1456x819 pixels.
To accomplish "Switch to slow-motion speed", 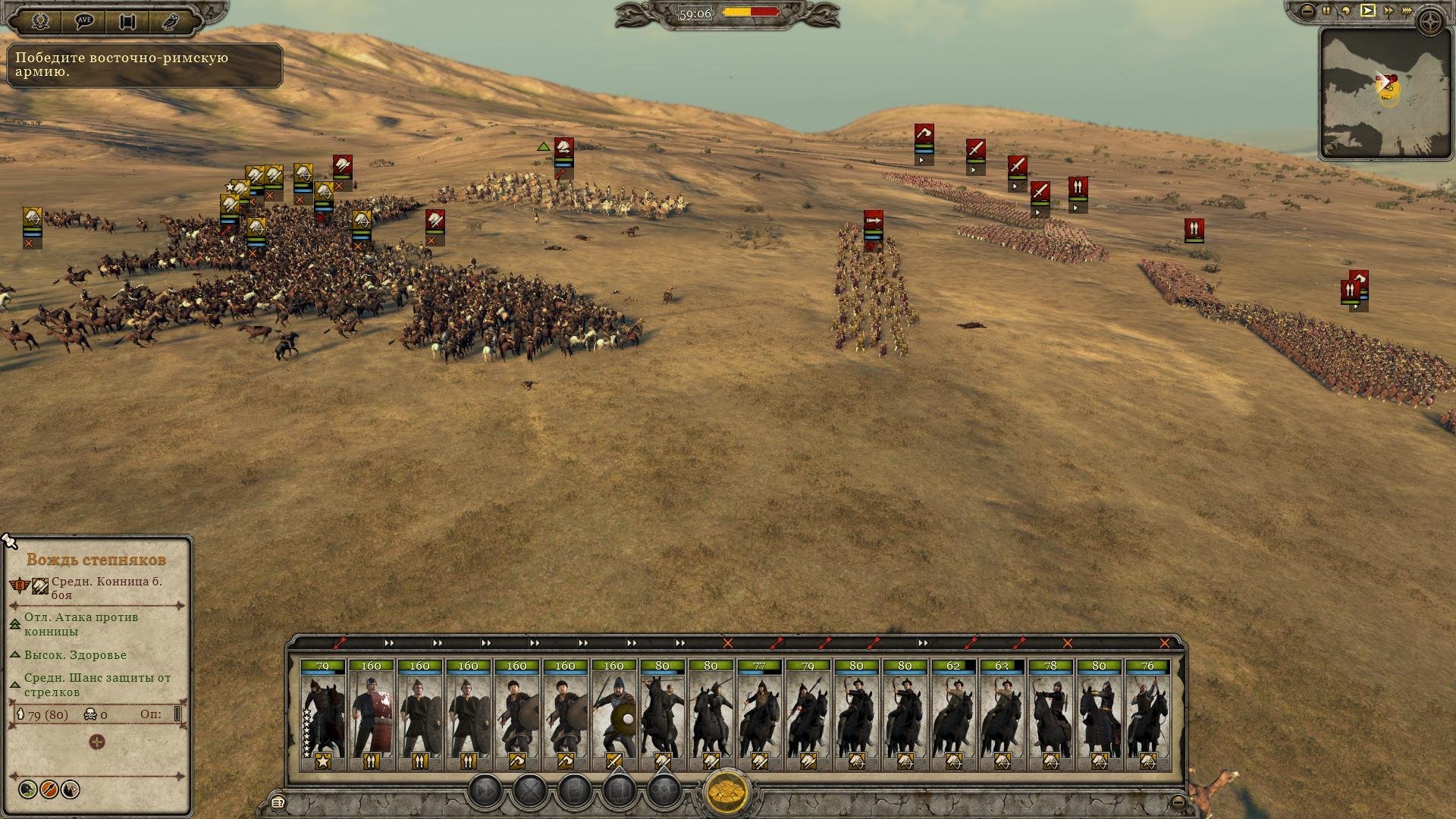I will (x=1346, y=11).
